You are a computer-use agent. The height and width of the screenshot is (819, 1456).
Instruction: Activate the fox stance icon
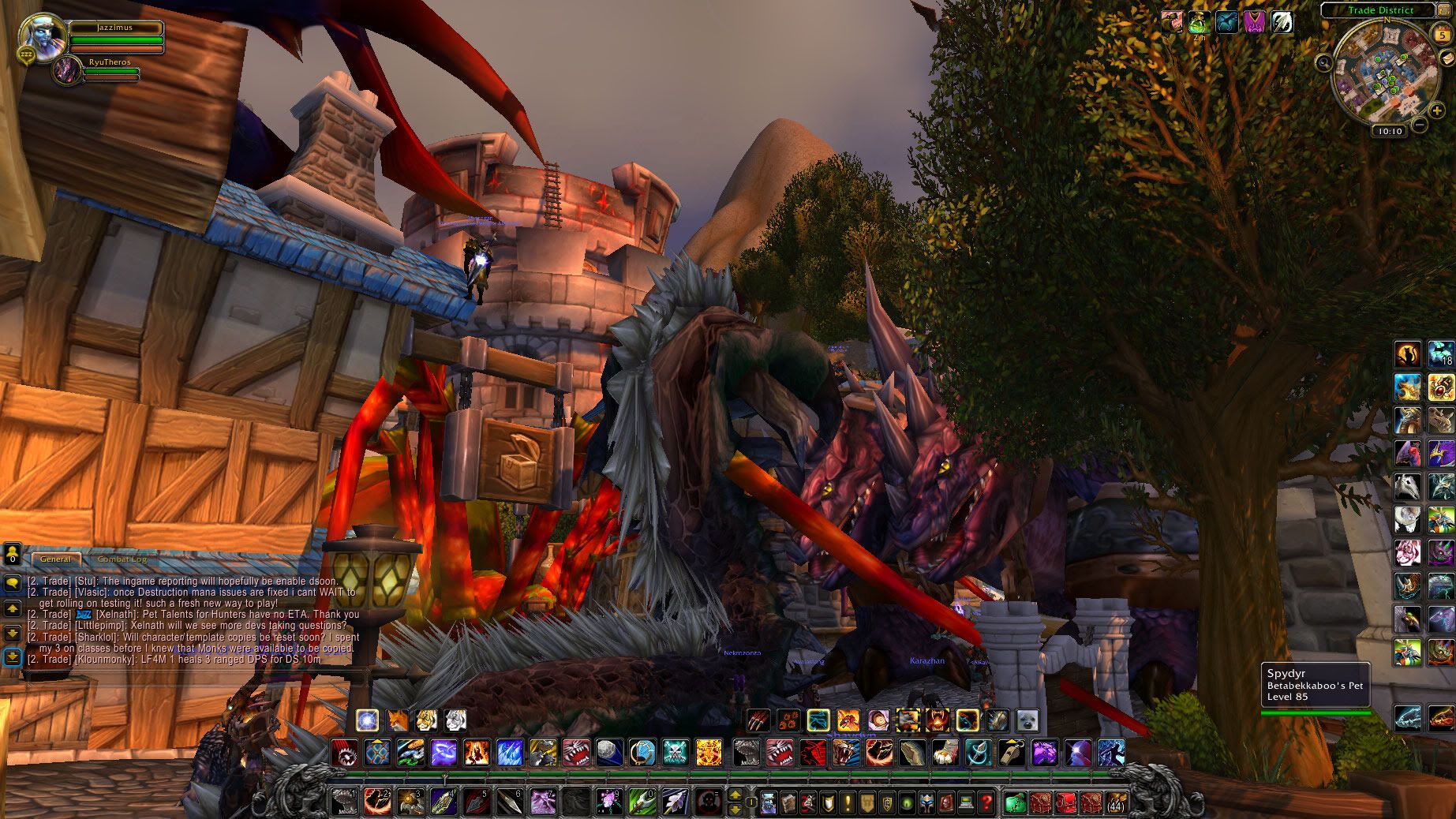click(397, 720)
